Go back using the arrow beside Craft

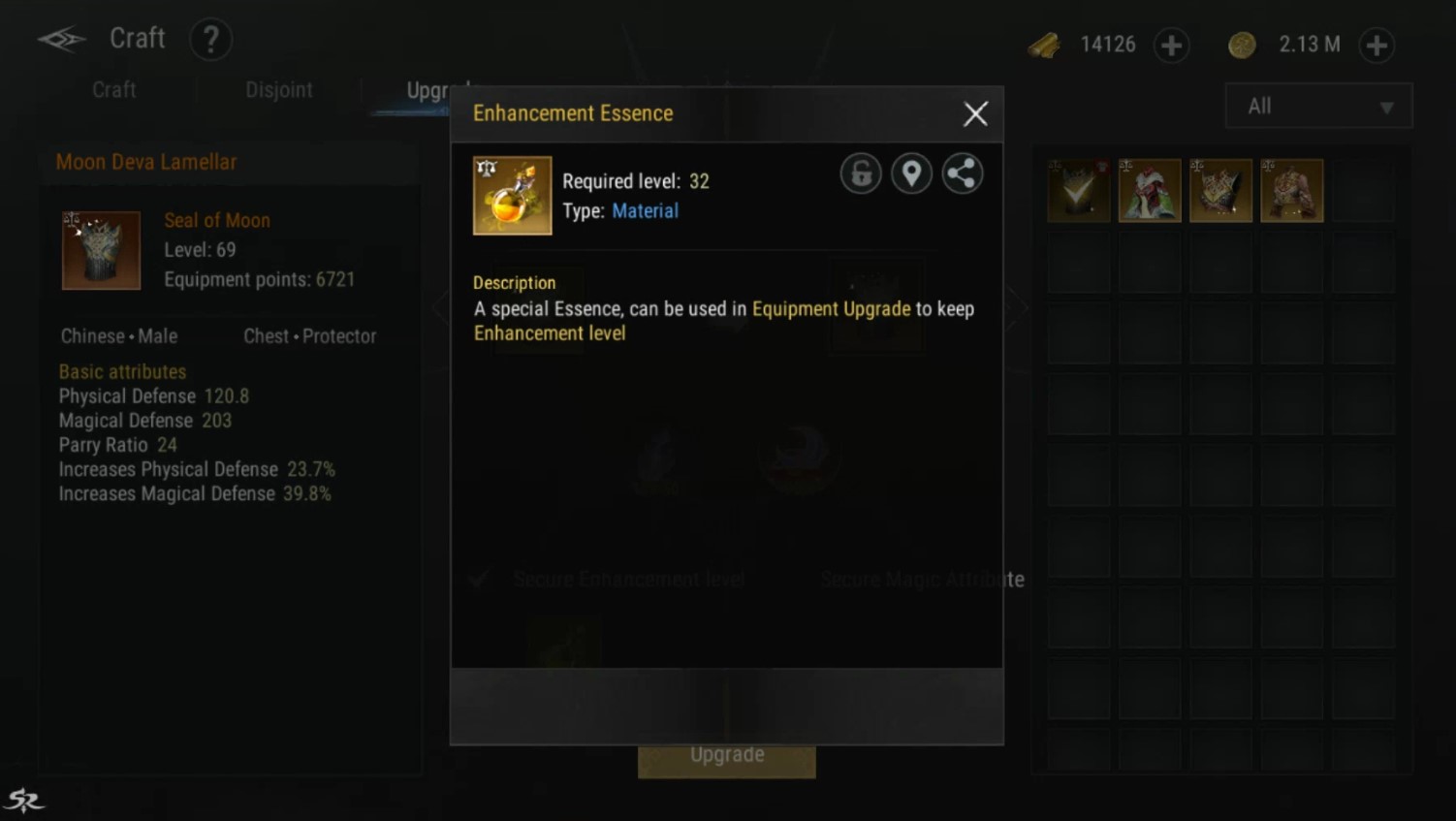pos(61,40)
